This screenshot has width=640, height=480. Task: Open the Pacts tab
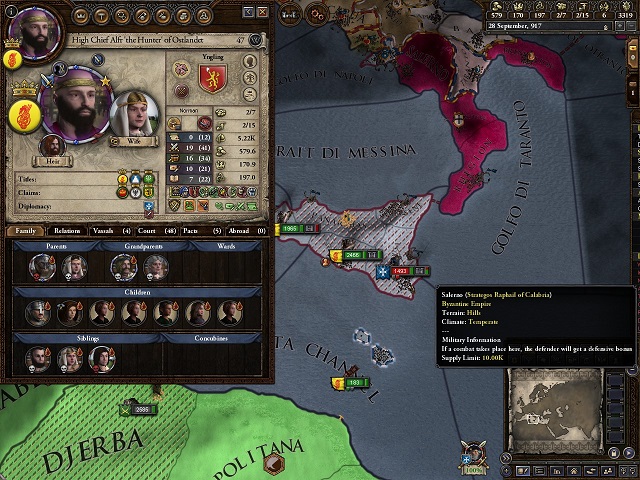pyautogui.click(x=196, y=230)
